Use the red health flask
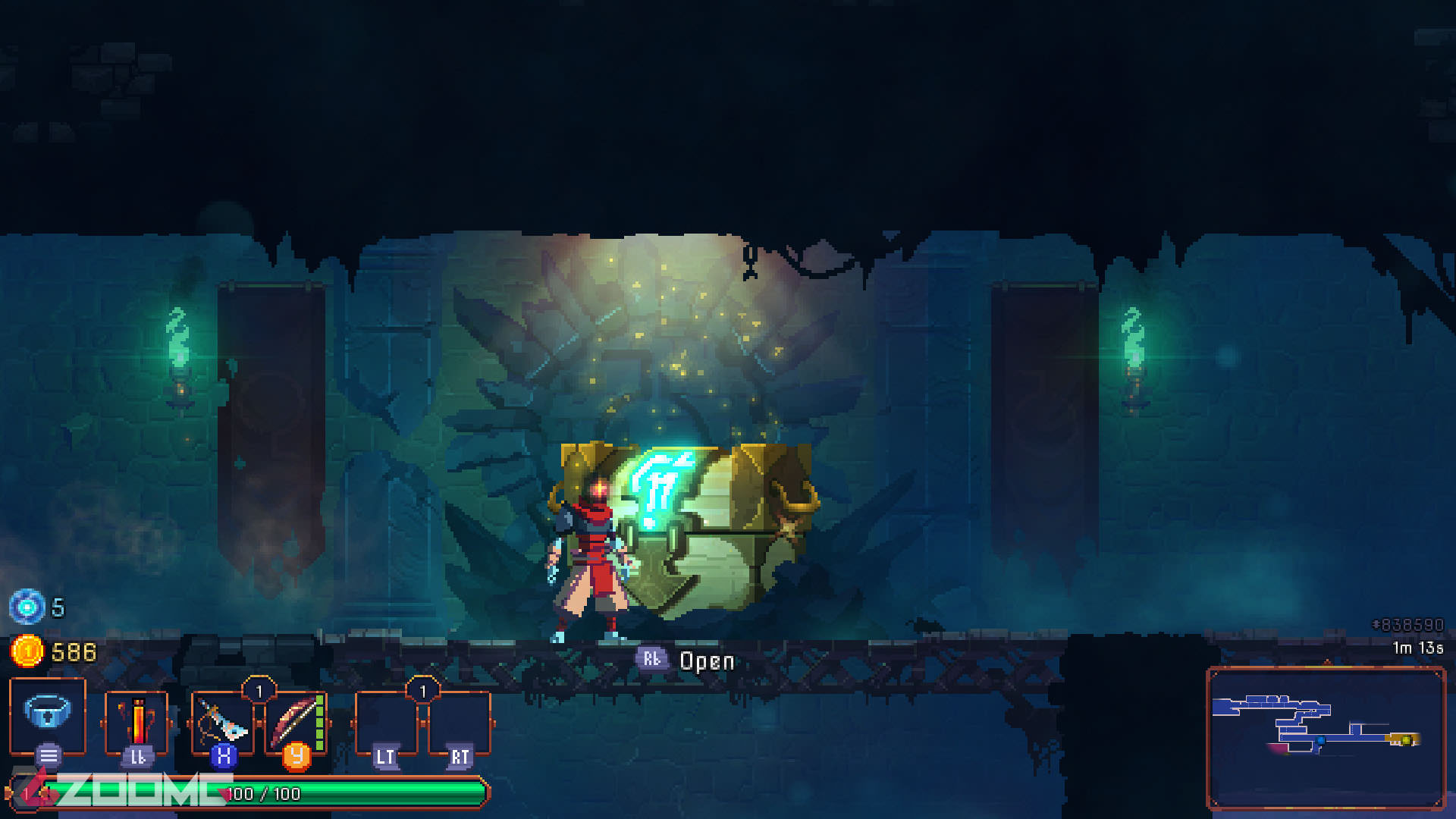 click(136, 720)
